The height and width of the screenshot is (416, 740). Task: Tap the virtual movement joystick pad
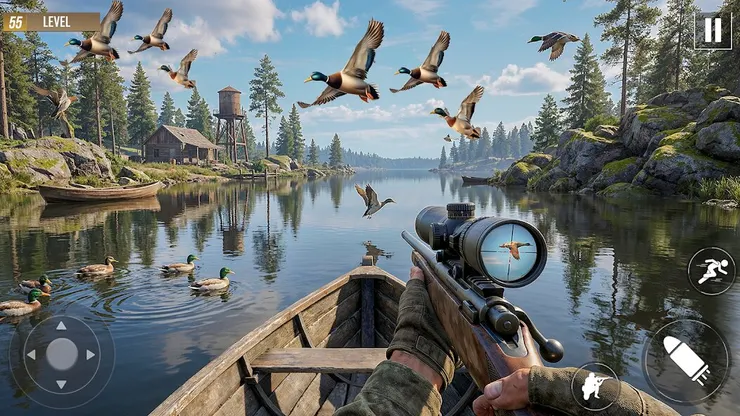[x=62, y=354]
